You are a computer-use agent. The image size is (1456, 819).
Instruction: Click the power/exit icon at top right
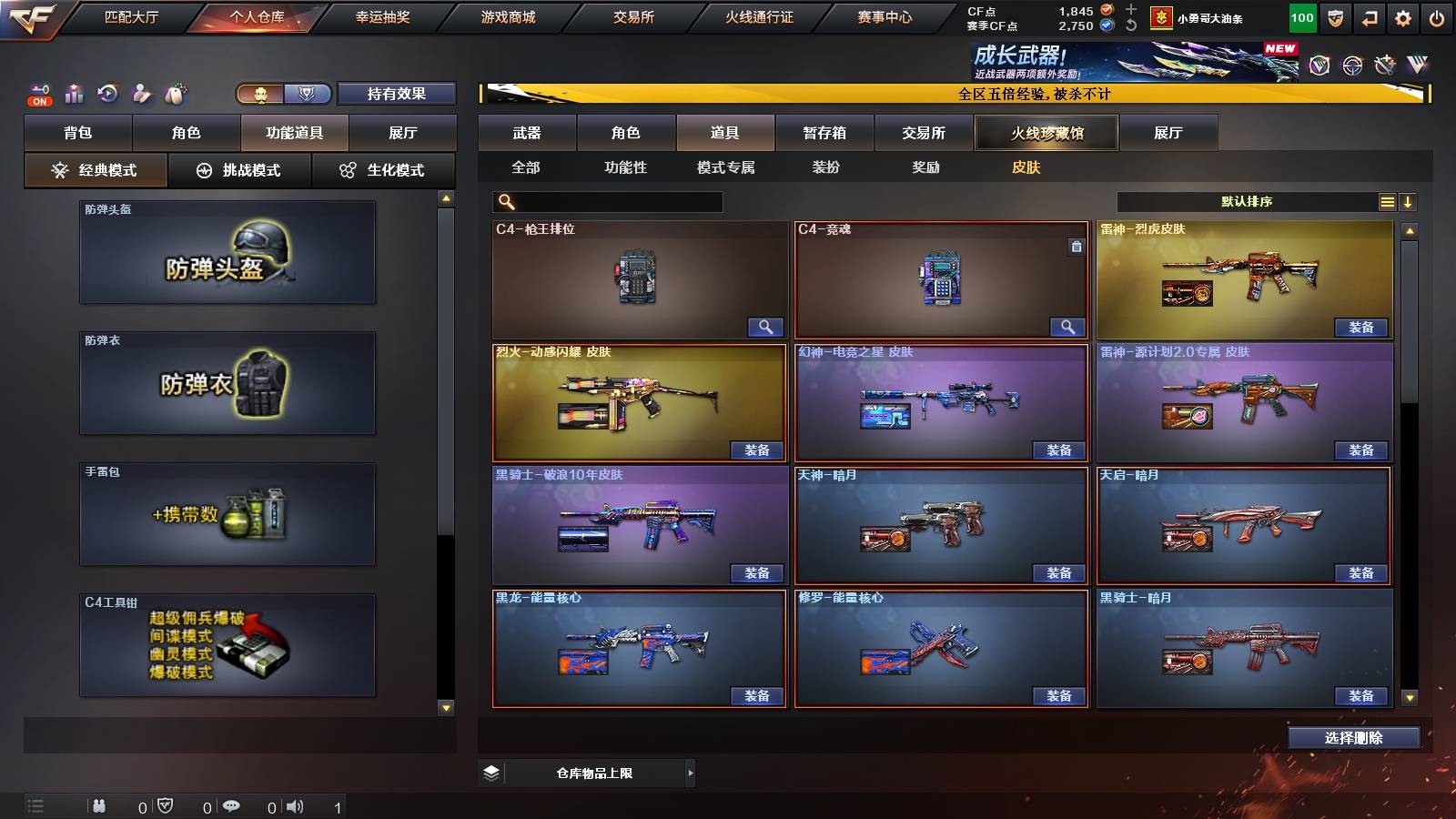1436,16
